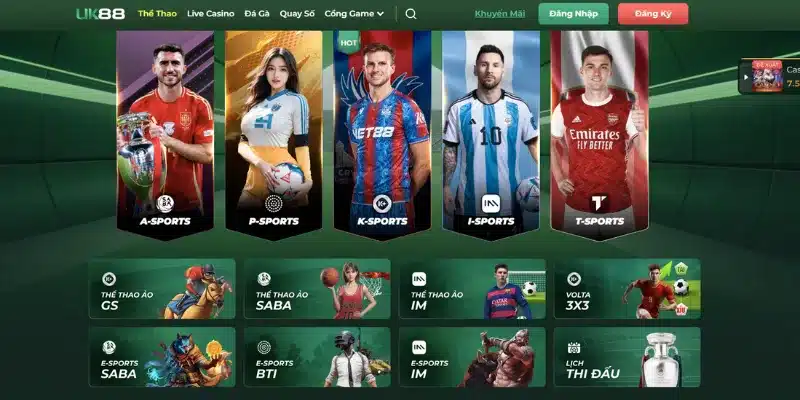Click the red Đăng Ký button
This screenshot has width=800, height=400.
click(x=652, y=14)
